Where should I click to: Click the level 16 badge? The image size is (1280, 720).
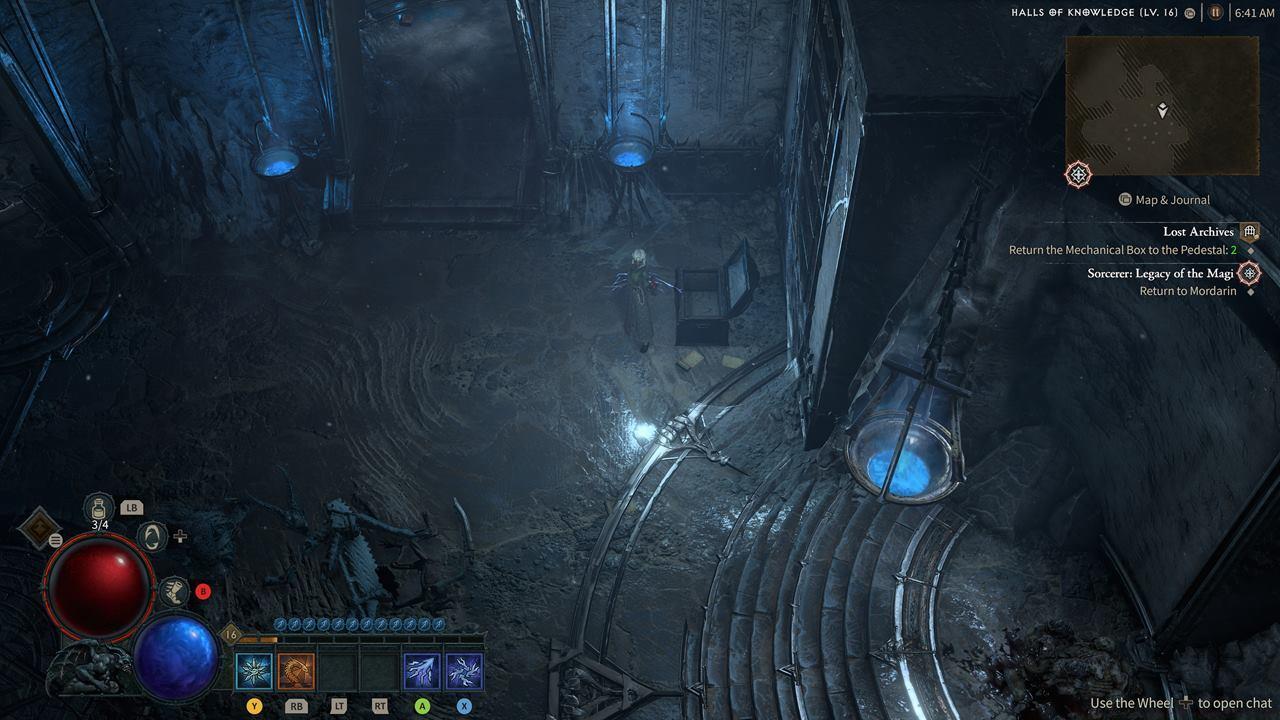click(231, 634)
